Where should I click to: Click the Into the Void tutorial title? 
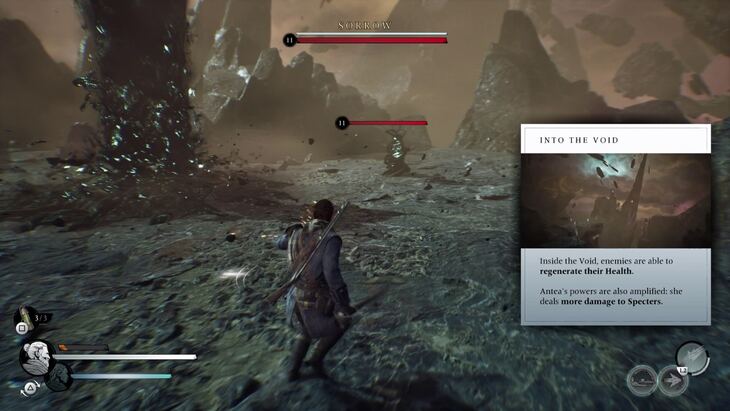[579, 140]
